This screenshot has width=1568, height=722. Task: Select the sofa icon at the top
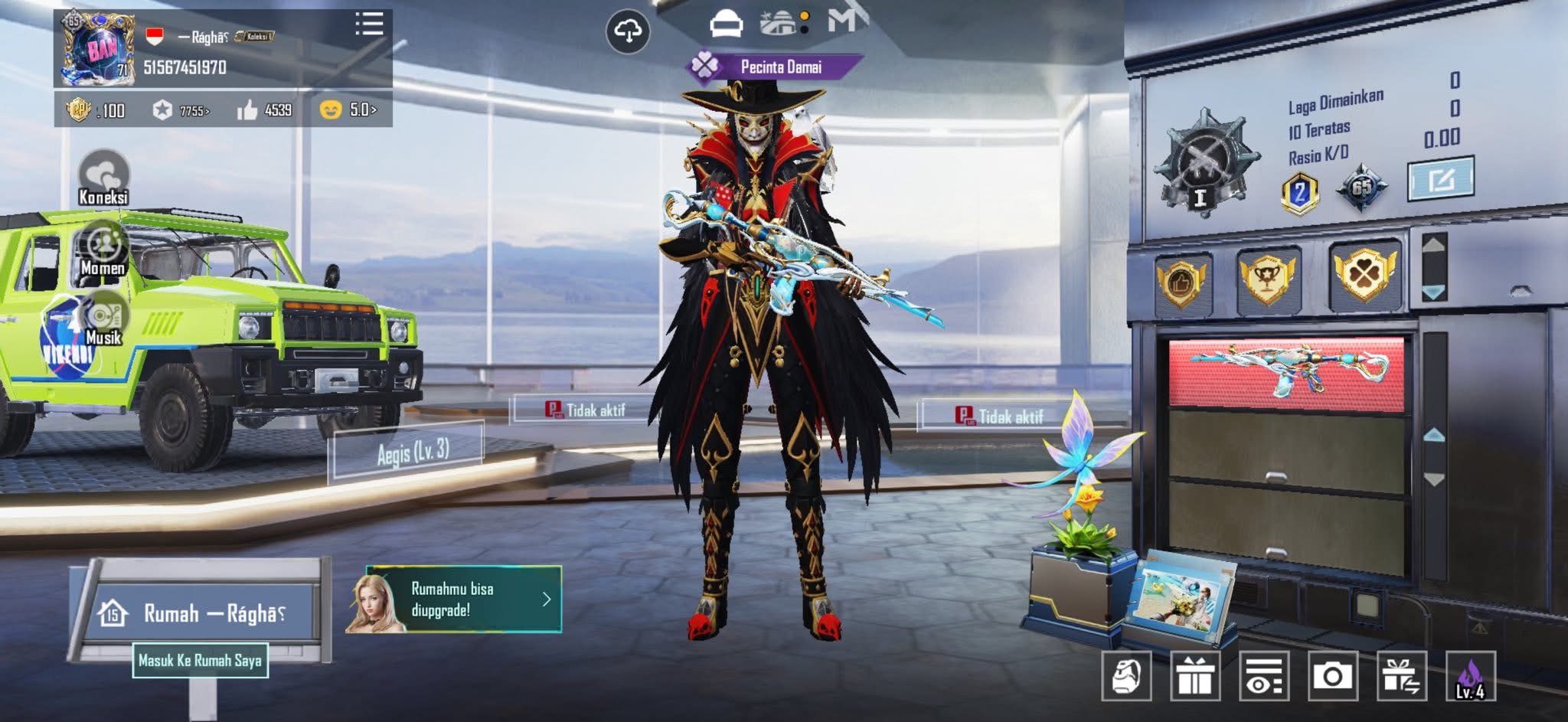725,24
